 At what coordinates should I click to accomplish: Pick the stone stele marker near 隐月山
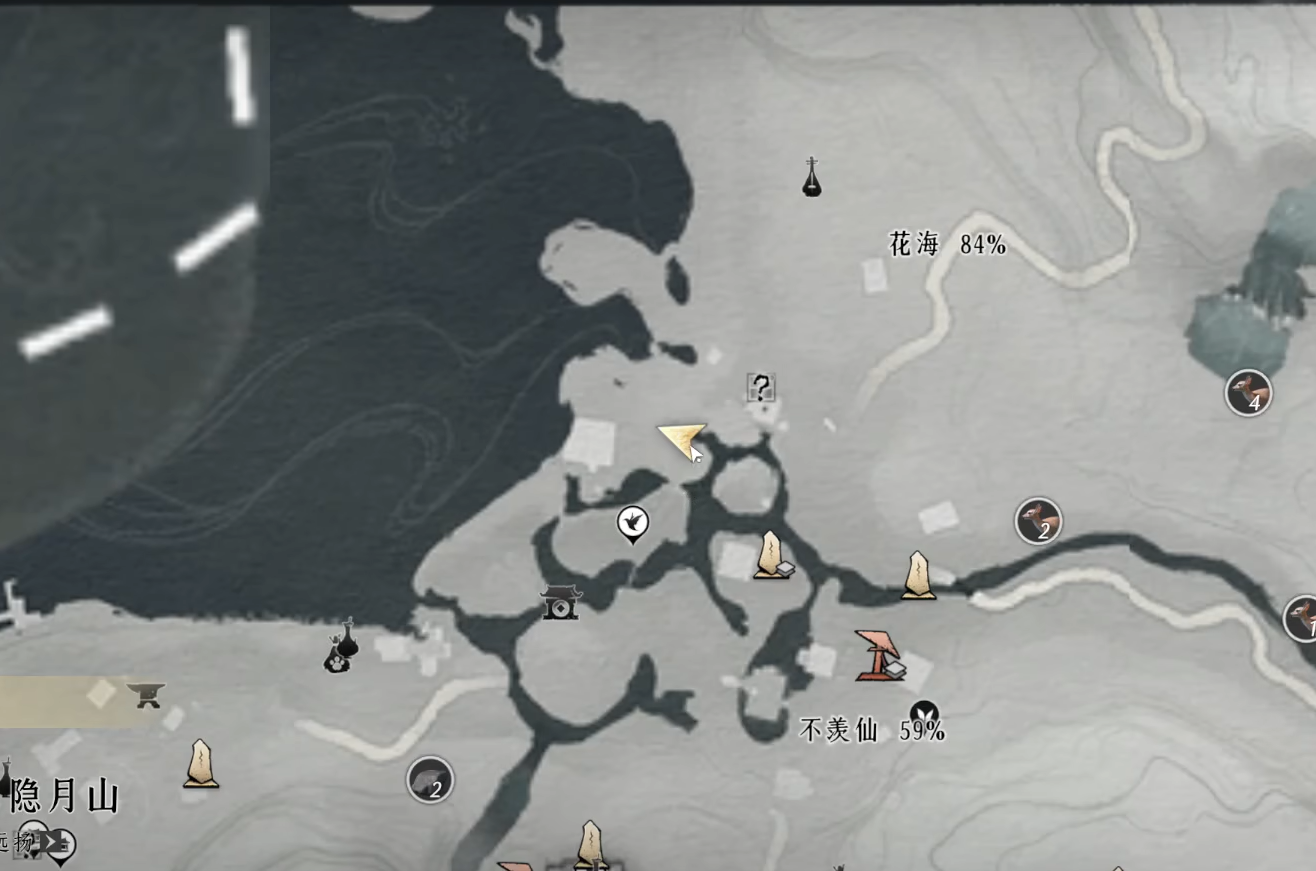coord(201,764)
